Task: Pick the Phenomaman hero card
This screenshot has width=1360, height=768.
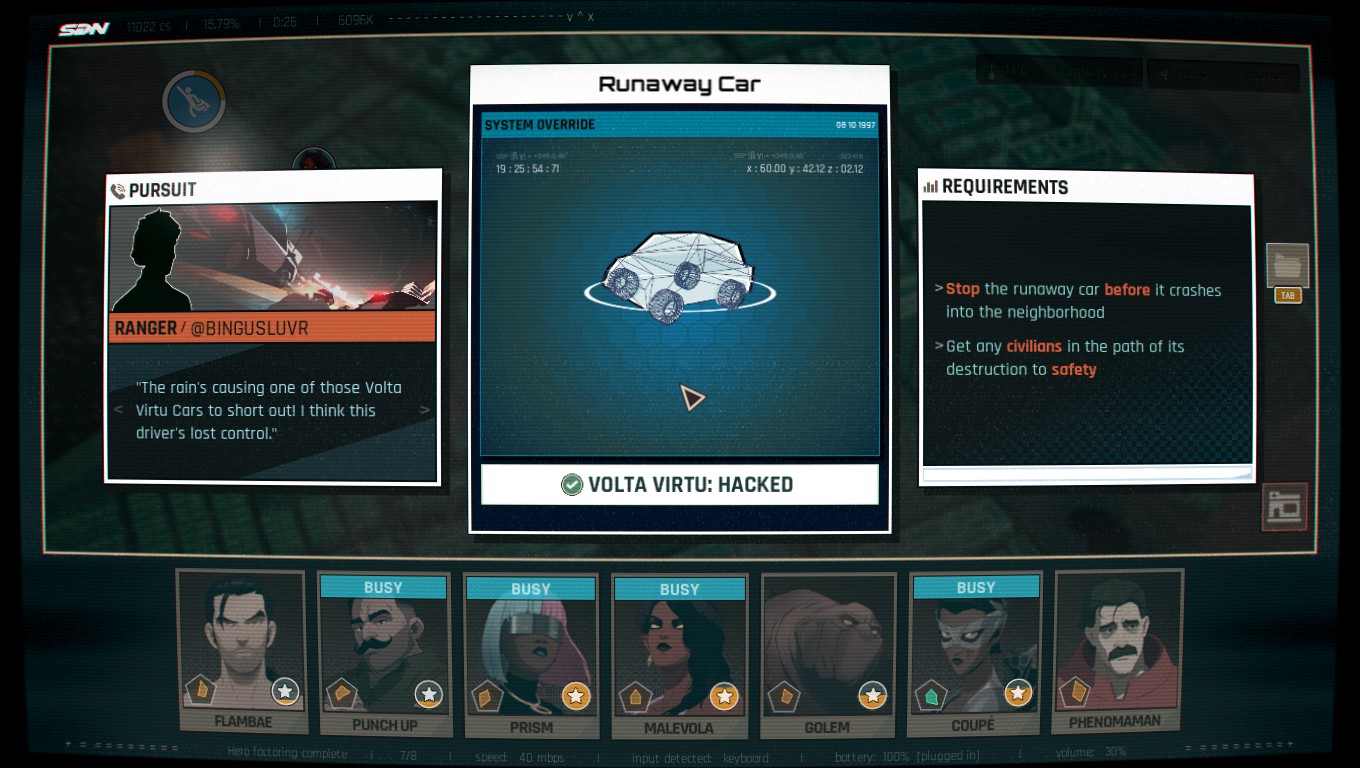Action: (1118, 650)
